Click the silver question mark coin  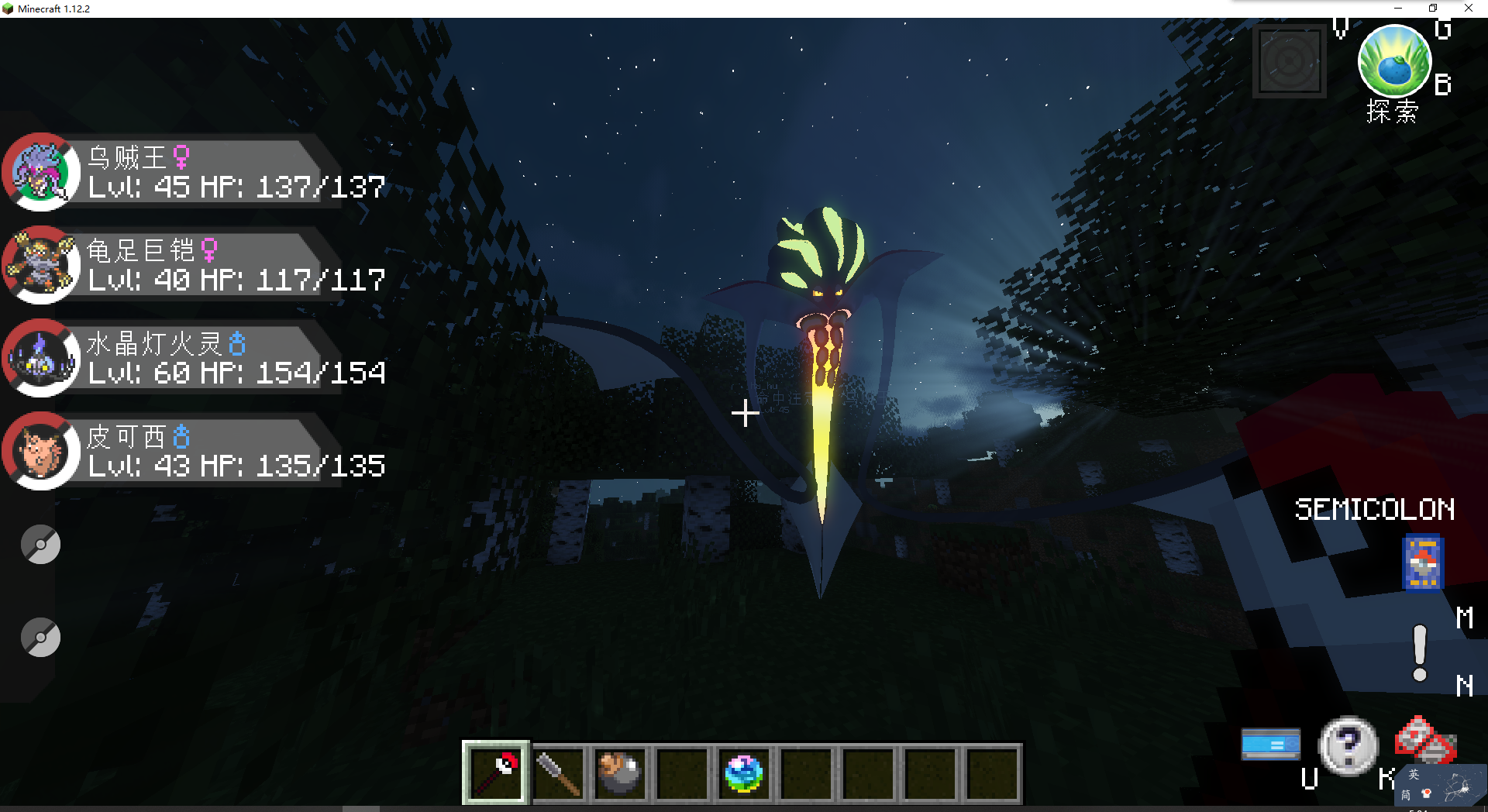click(x=1348, y=745)
